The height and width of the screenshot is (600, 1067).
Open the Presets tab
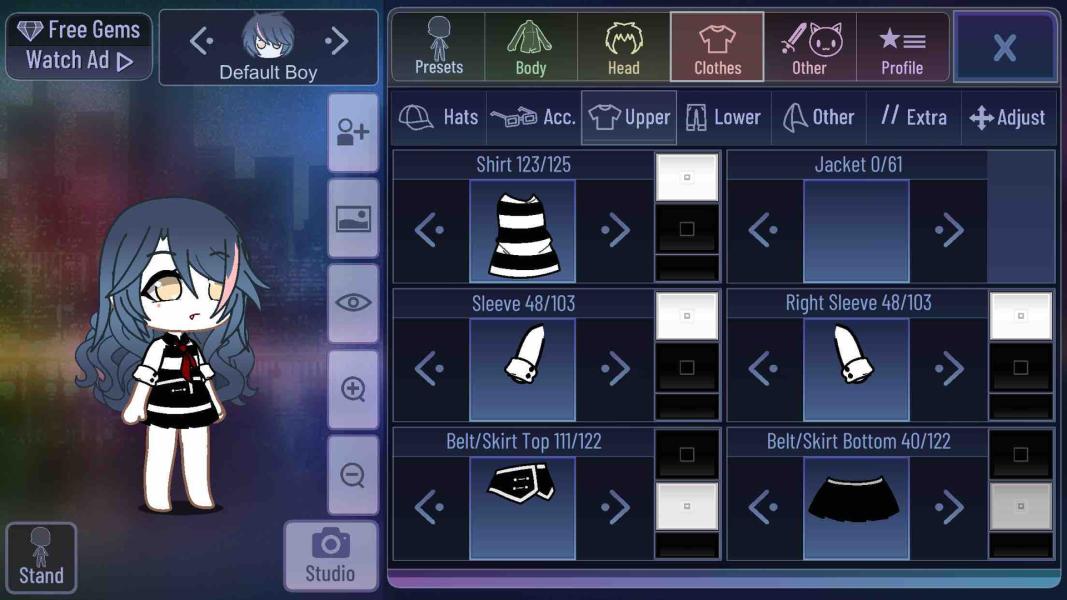(438, 47)
